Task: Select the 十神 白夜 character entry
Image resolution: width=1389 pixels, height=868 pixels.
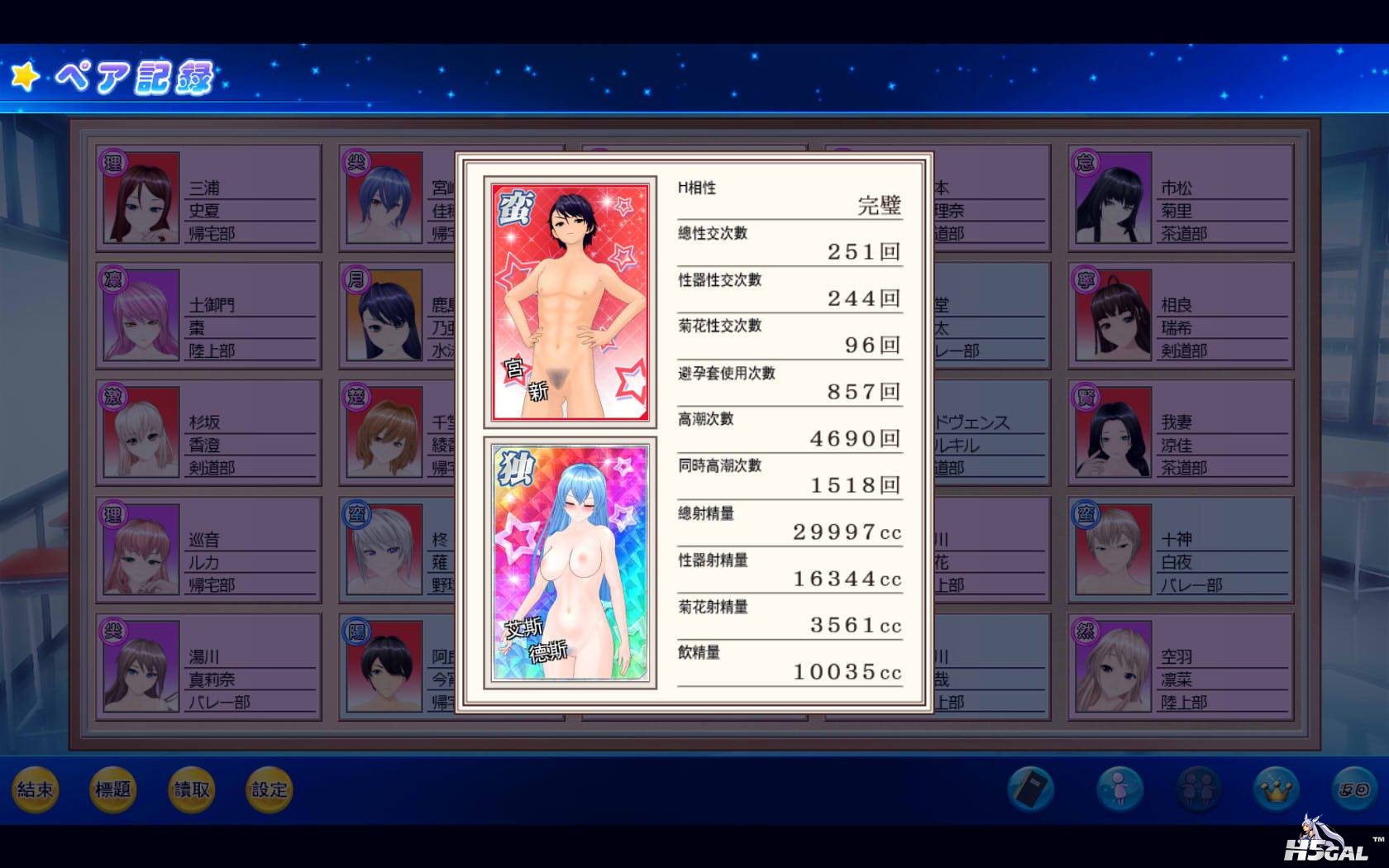Action: (x=1180, y=550)
